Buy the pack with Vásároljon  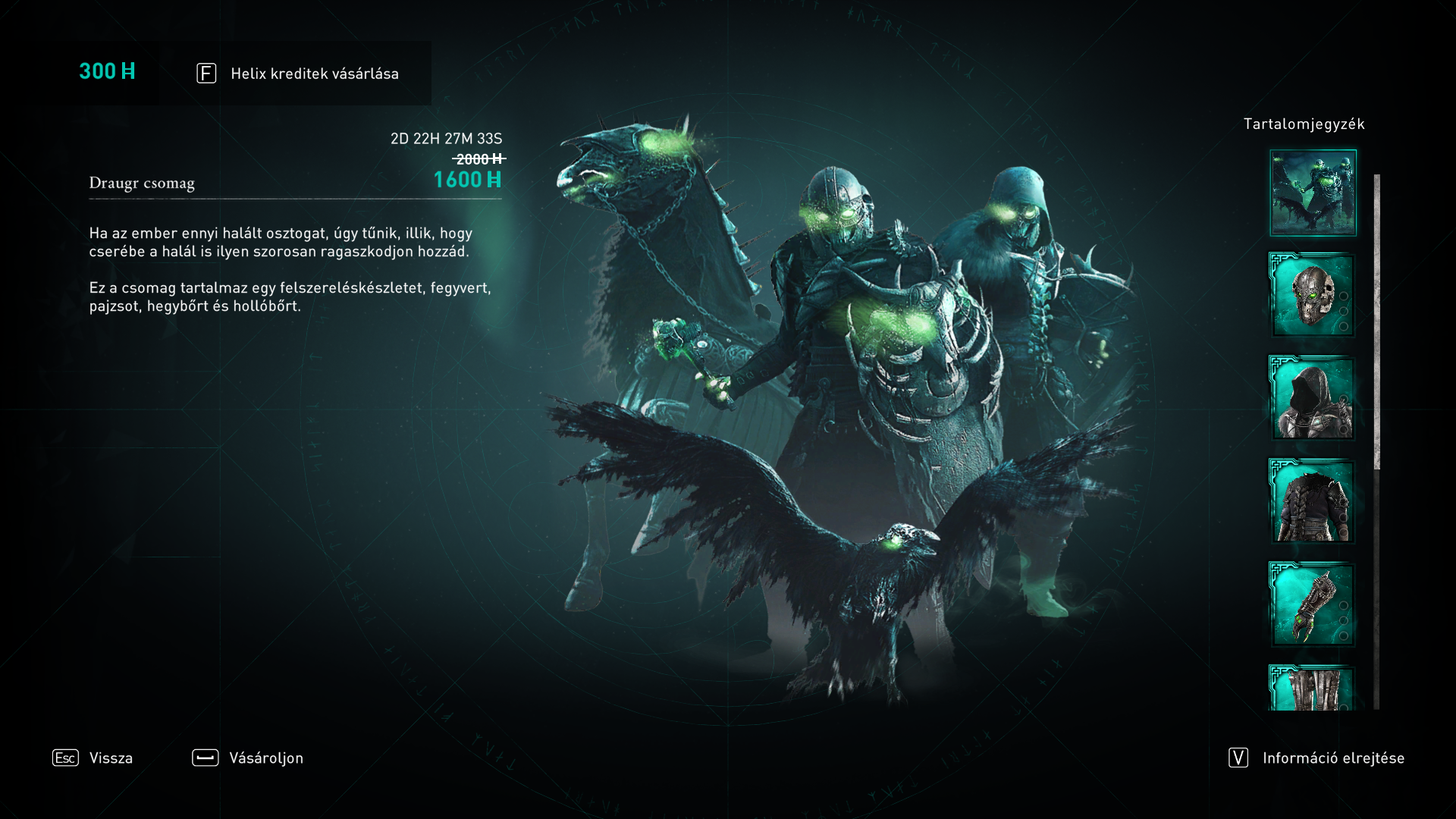[248, 758]
